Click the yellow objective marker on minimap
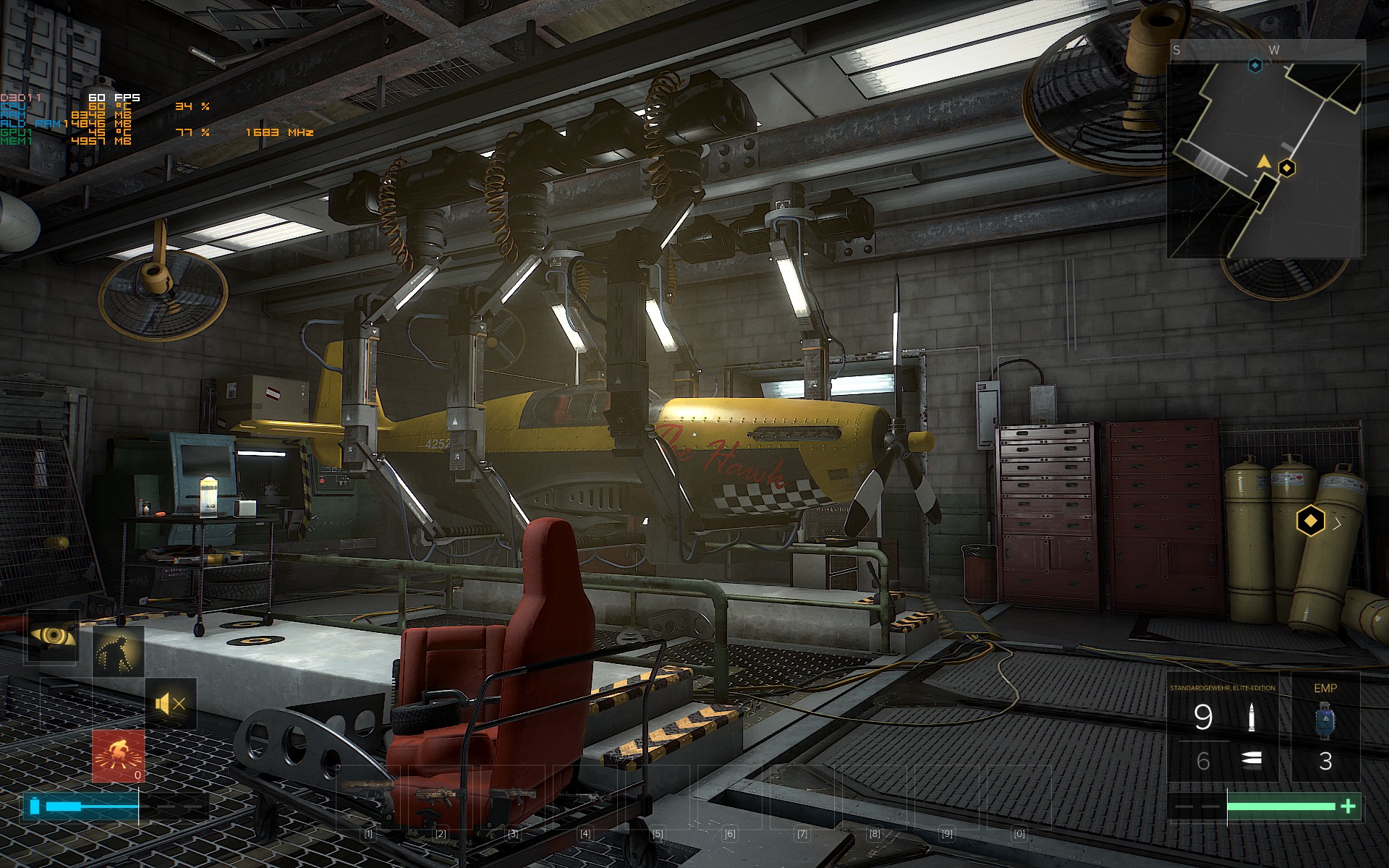Image resolution: width=1389 pixels, height=868 pixels. (1287, 169)
